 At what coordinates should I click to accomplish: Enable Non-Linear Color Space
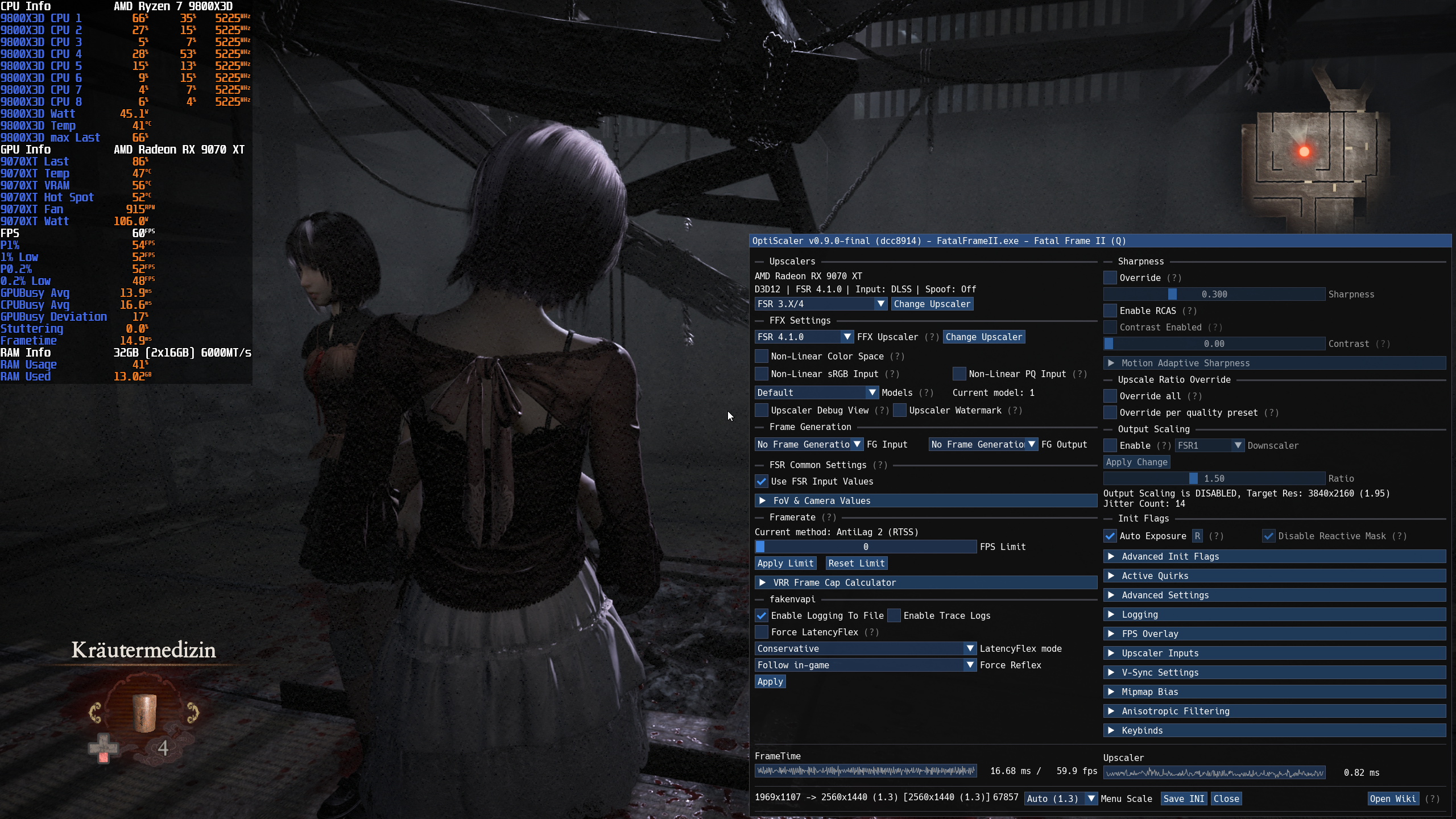[x=761, y=356]
